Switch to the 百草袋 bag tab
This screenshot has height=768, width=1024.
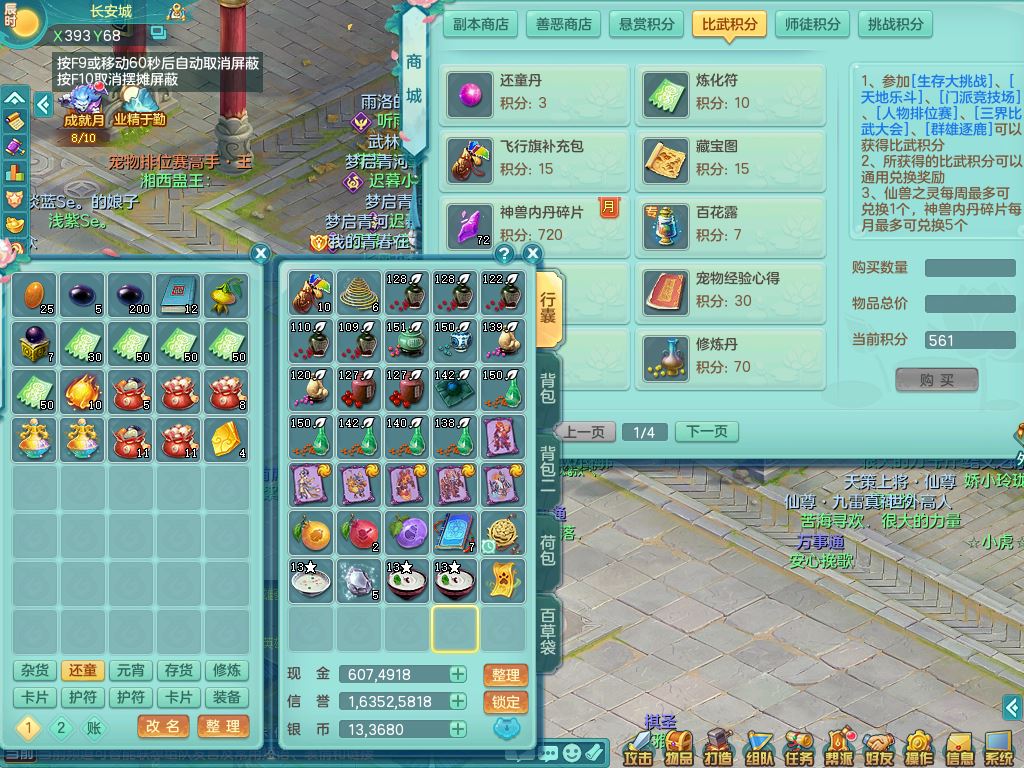pyautogui.click(x=548, y=630)
